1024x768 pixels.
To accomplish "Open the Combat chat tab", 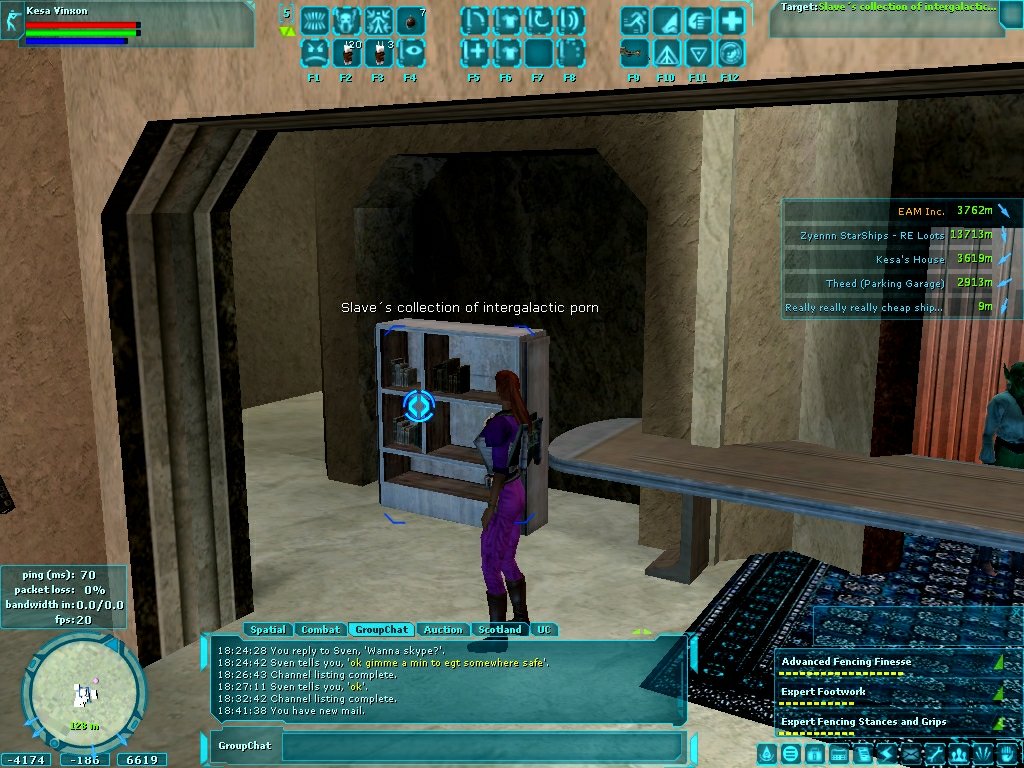I will coord(321,630).
